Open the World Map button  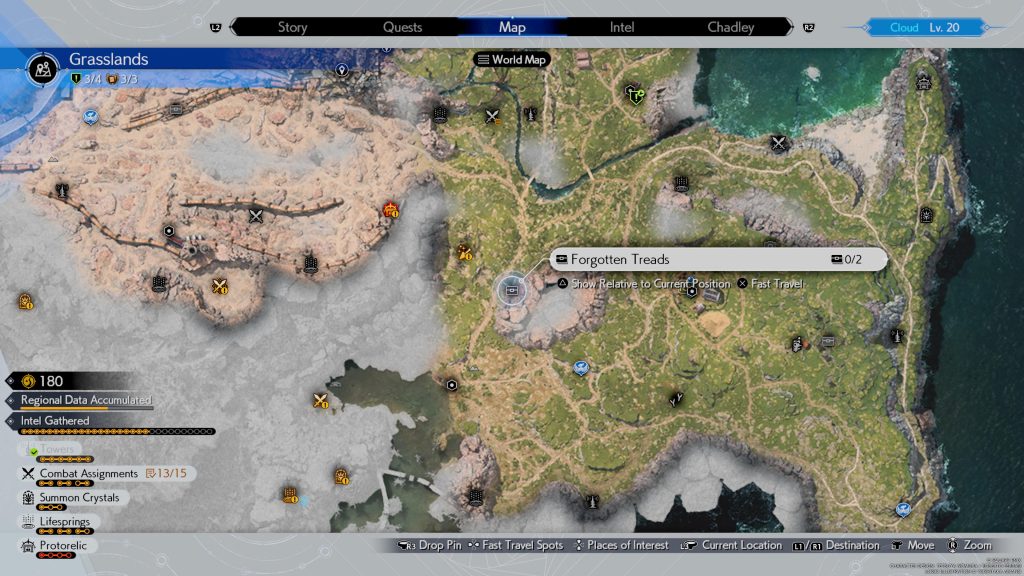[x=514, y=60]
